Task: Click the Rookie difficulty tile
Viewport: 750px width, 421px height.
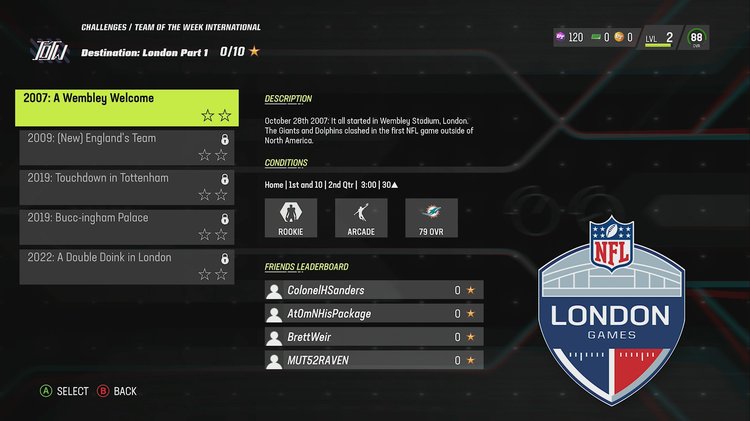Action: pyautogui.click(x=290, y=218)
